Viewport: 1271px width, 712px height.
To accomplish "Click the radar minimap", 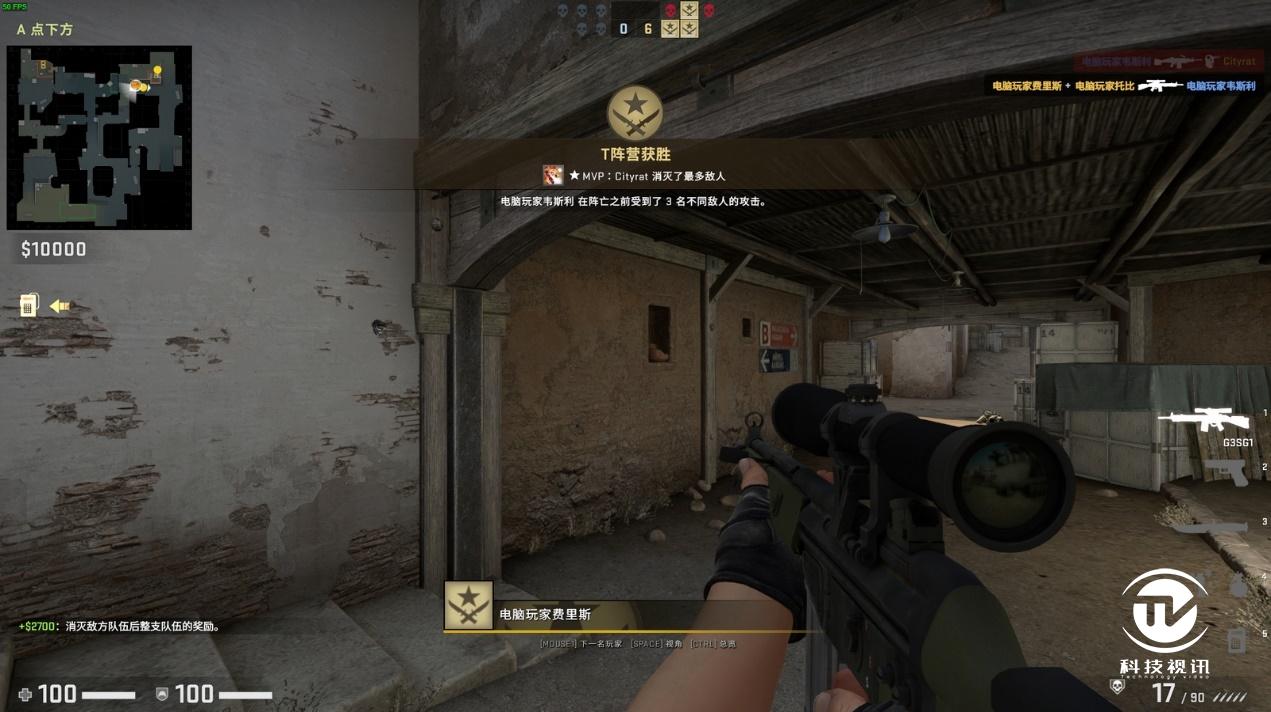I will tap(99, 137).
